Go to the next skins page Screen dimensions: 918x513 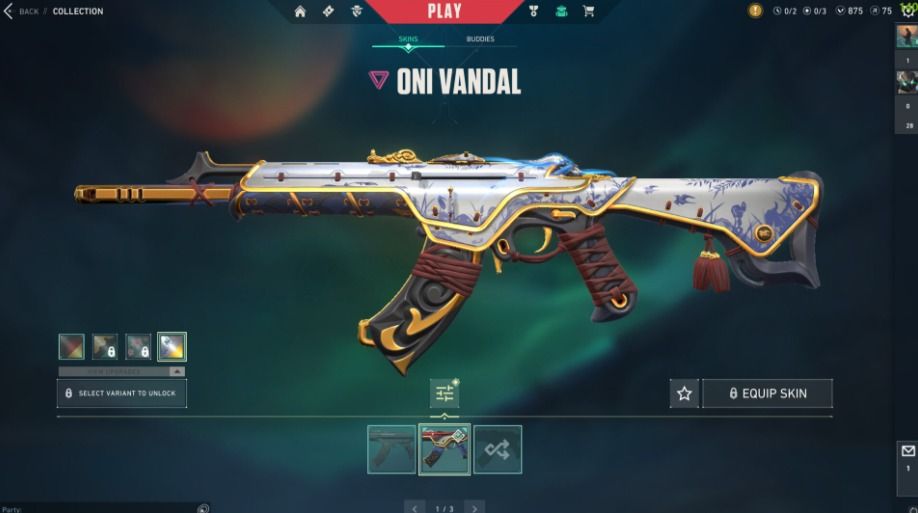point(475,508)
